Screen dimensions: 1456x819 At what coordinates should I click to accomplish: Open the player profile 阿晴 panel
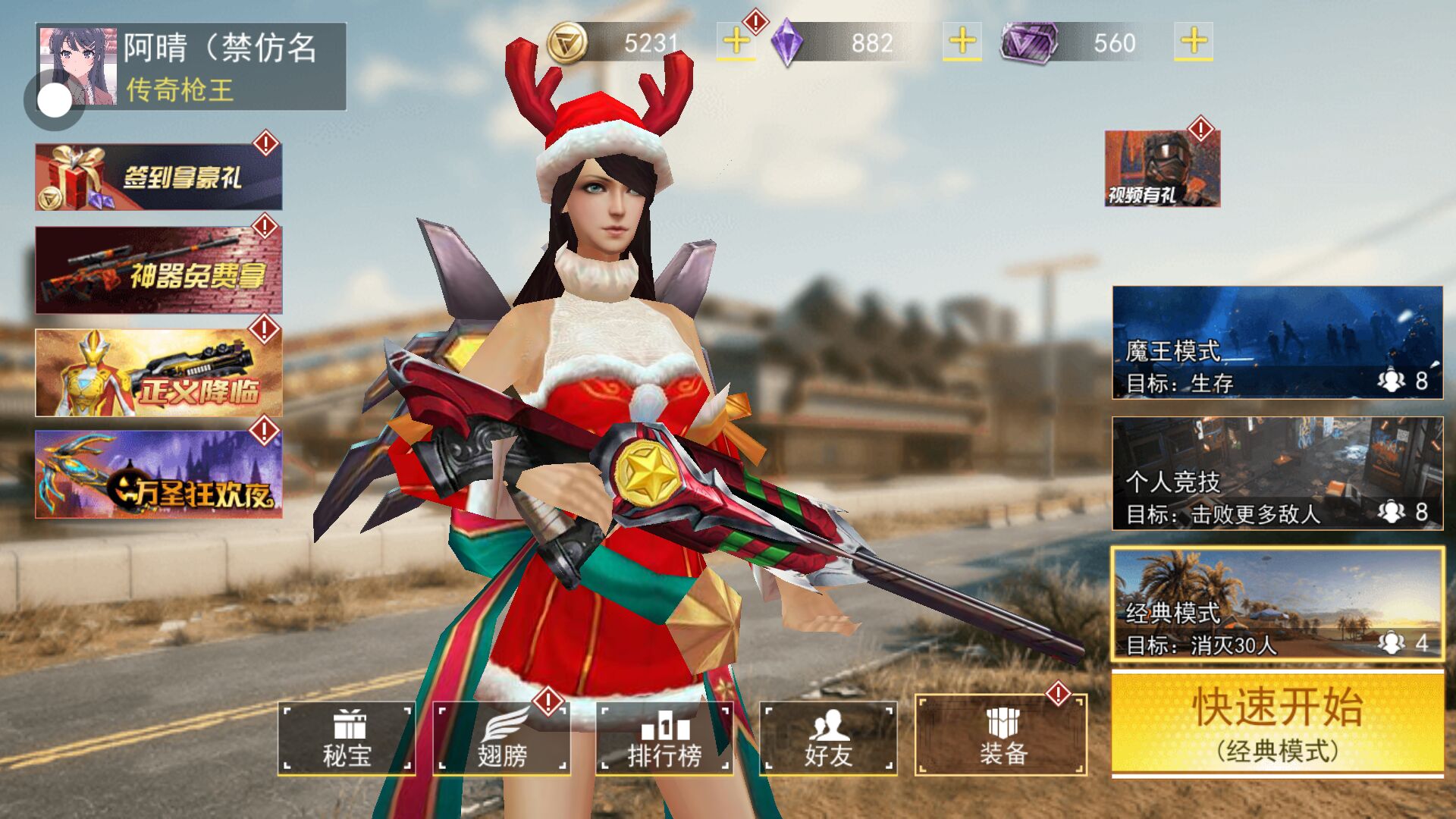tap(220, 67)
